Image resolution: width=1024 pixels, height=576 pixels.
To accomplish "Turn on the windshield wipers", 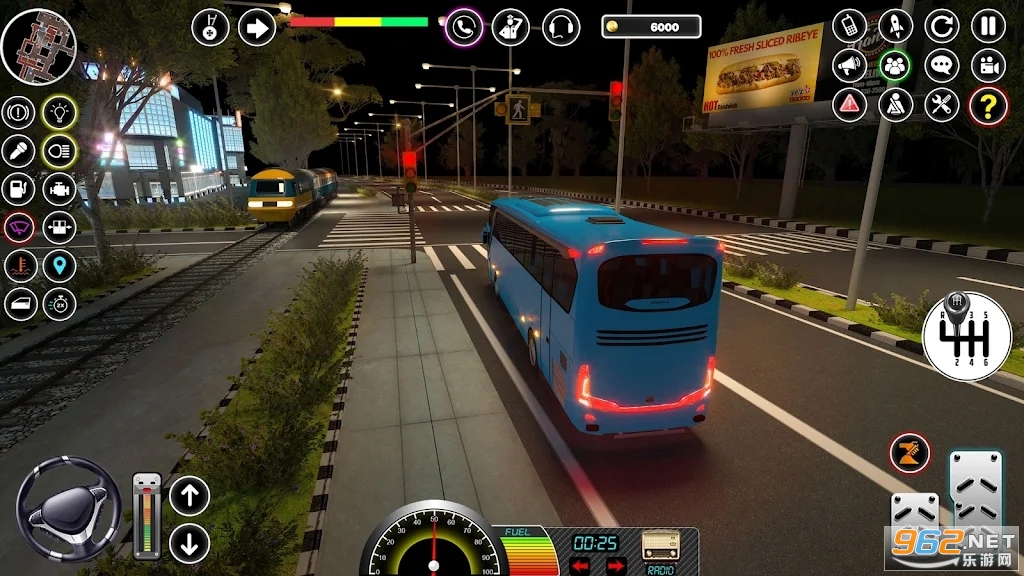I will pyautogui.click(x=19, y=227).
